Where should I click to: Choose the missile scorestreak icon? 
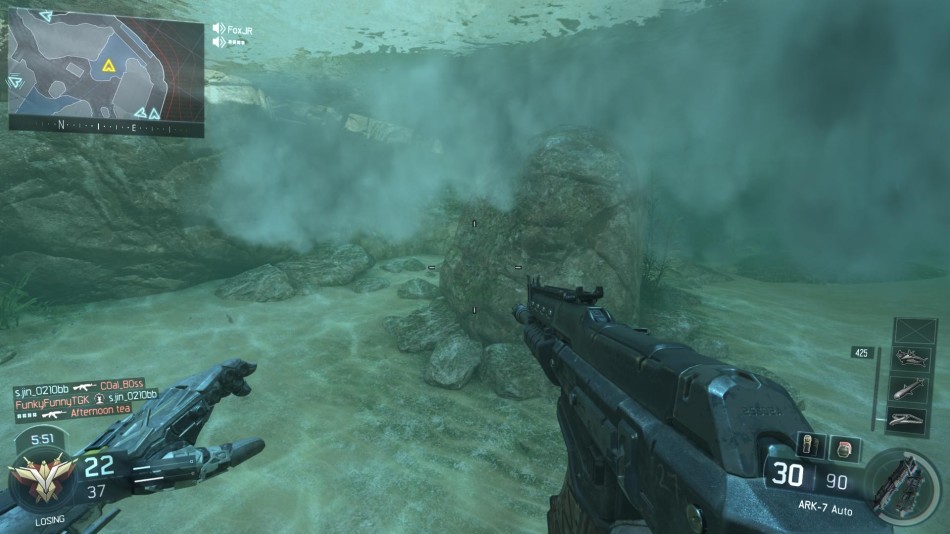pyautogui.click(x=909, y=389)
